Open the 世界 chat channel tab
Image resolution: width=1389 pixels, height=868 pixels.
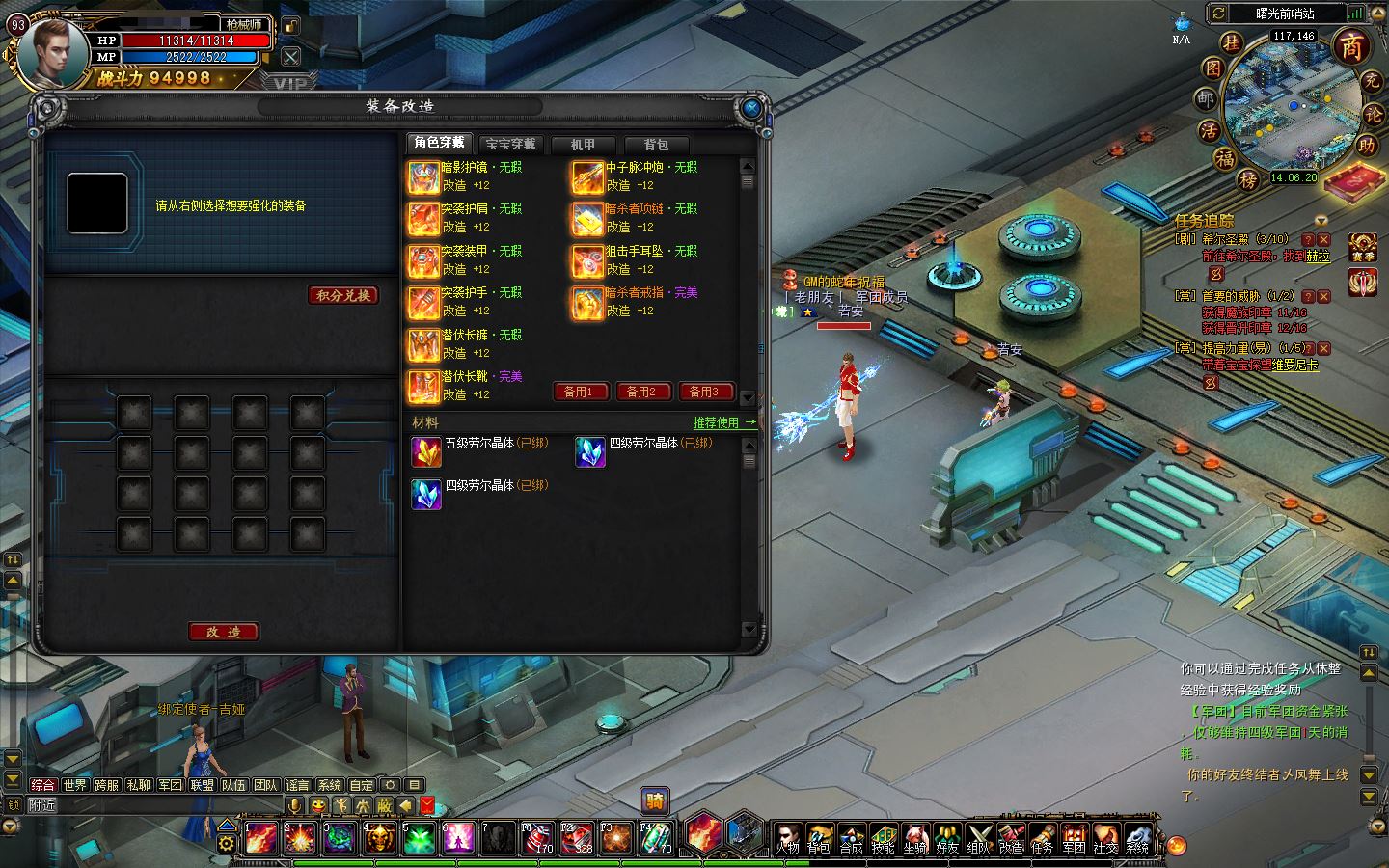point(75,785)
